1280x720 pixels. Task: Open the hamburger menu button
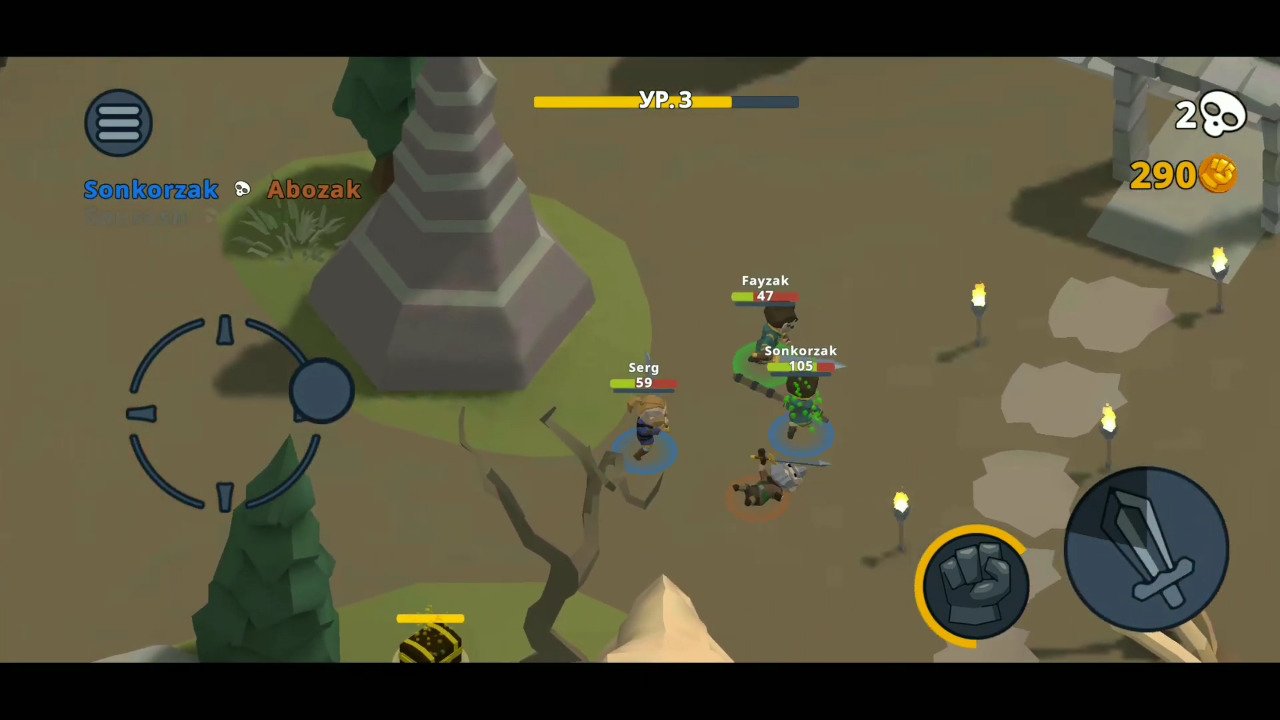(118, 123)
